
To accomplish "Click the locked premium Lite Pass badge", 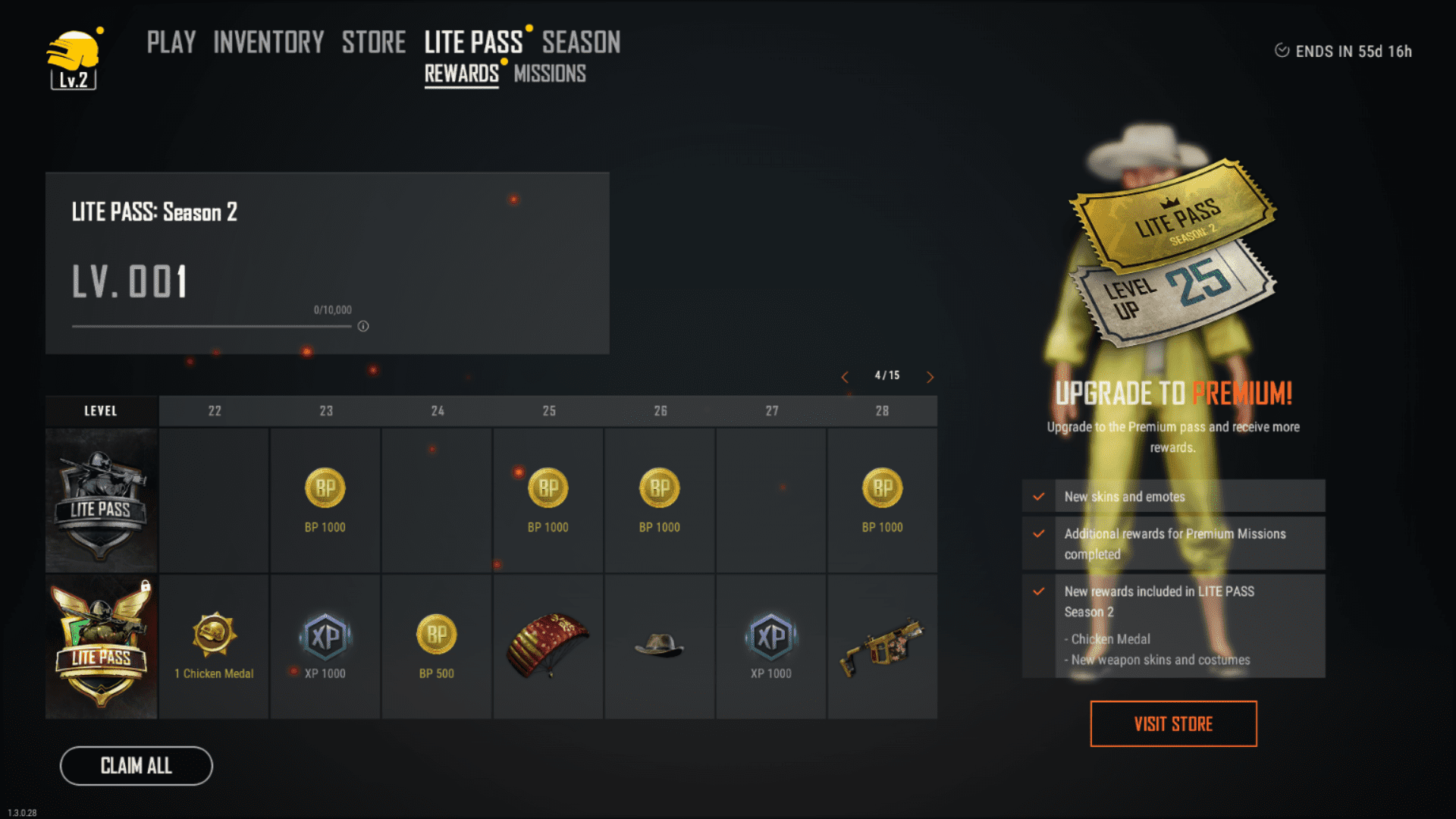I will point(102,646).
